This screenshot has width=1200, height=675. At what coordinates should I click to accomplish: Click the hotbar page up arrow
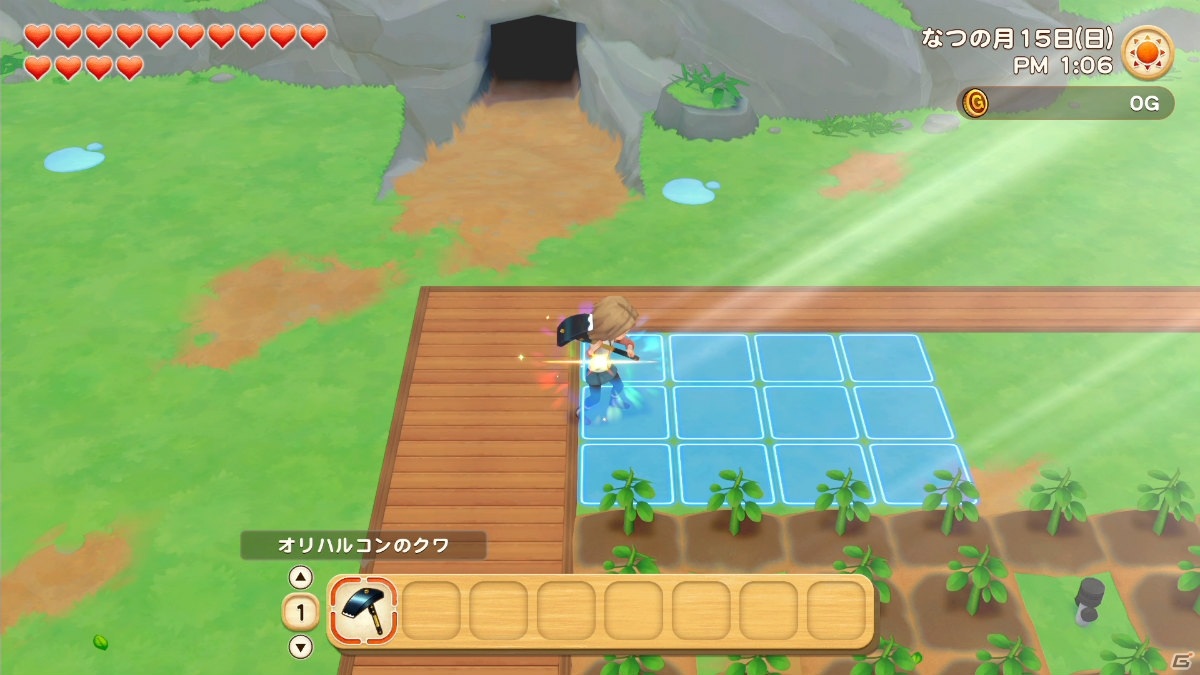coord(300,577)
